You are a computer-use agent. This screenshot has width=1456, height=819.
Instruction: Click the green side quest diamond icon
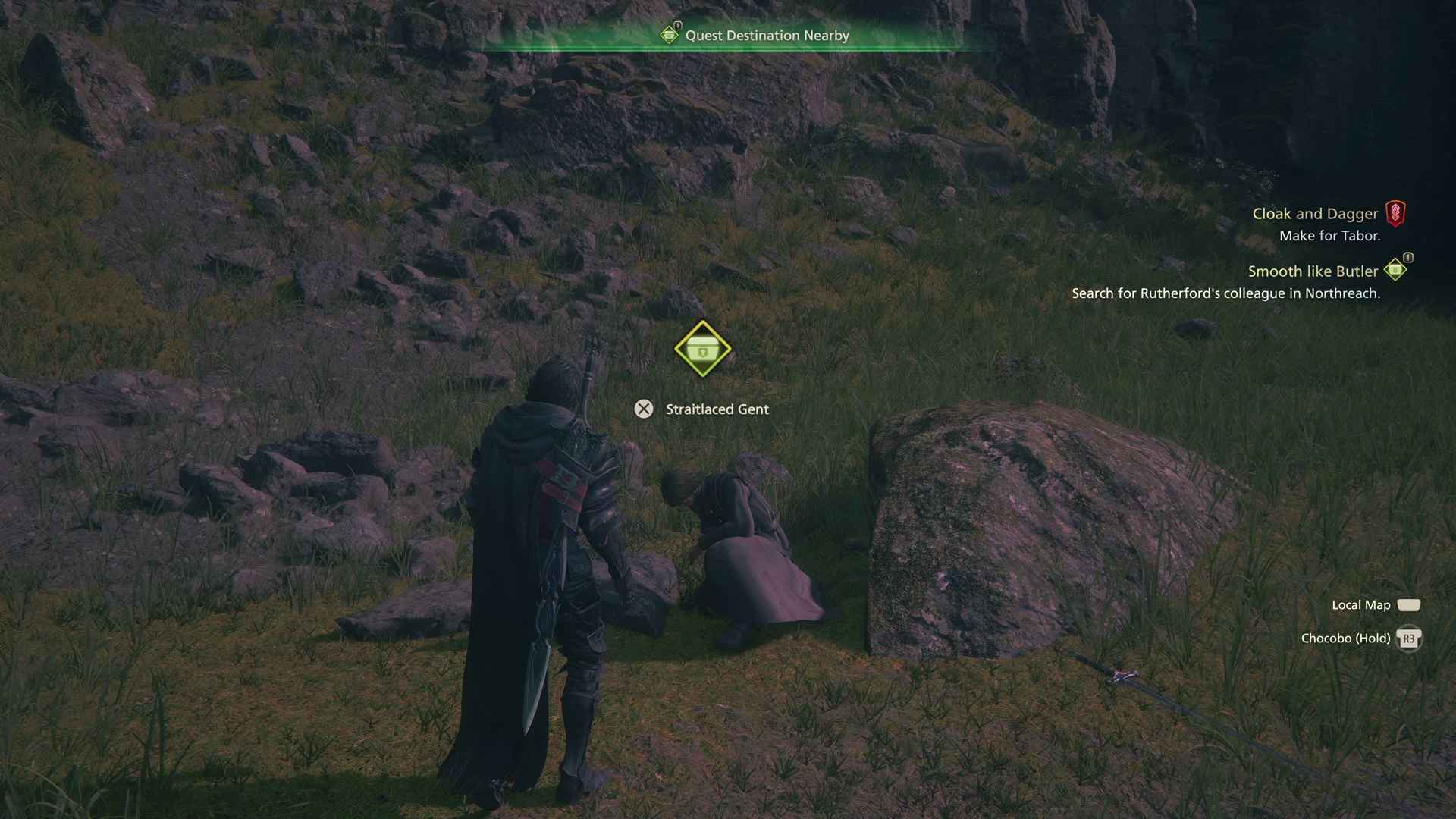(x=1395, y=269)
